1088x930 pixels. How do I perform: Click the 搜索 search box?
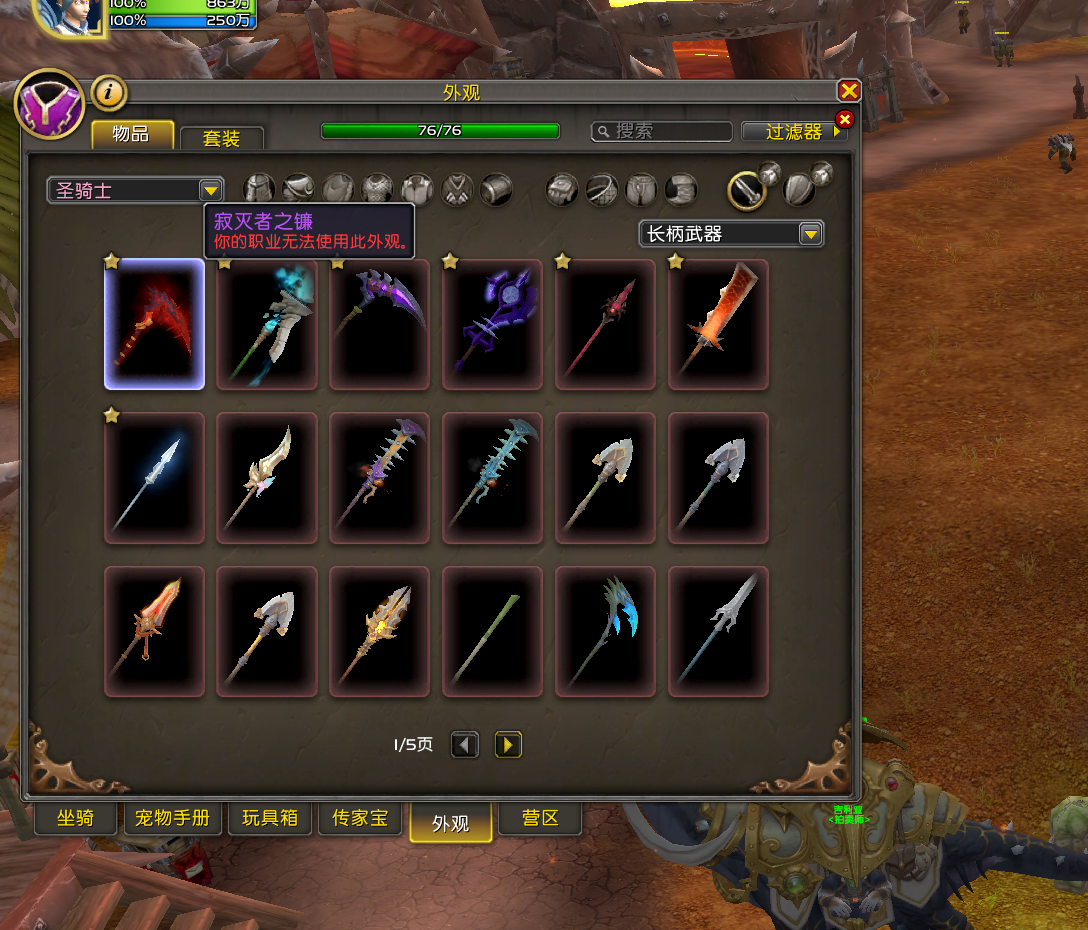tap(662, 132)
